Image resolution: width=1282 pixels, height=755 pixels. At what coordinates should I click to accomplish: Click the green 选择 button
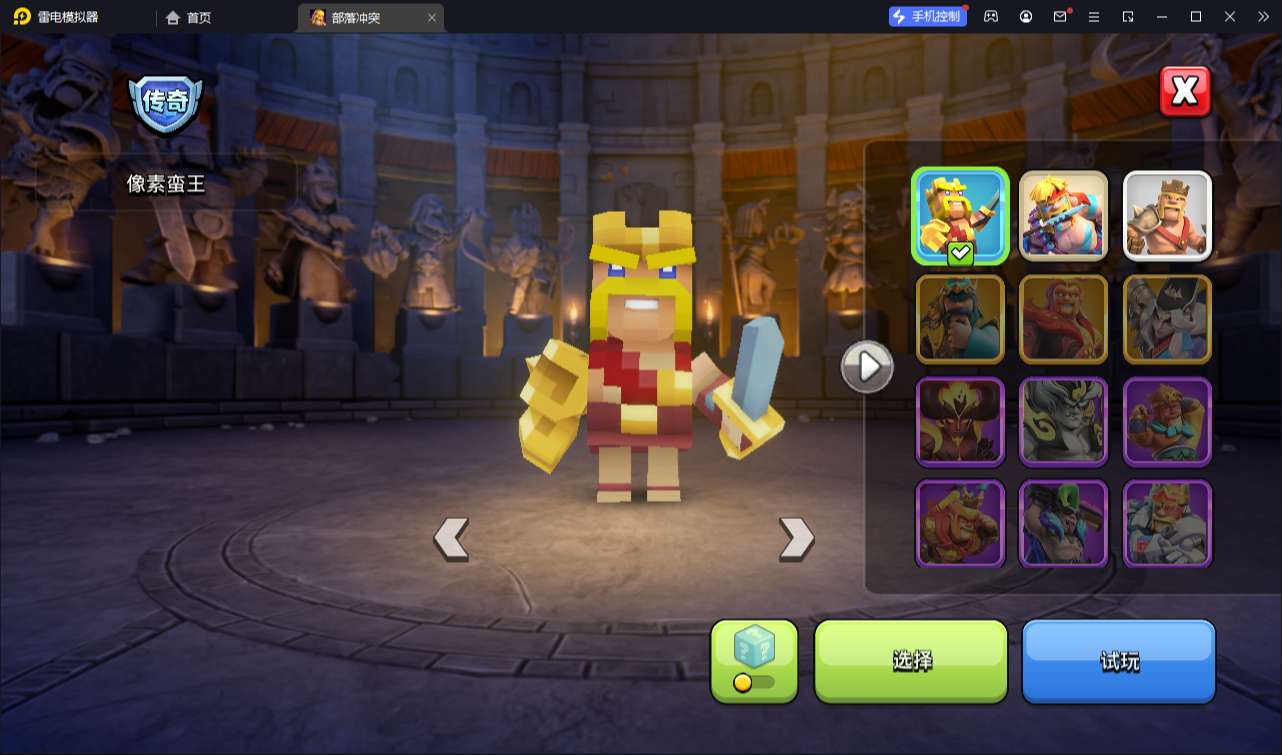click(911, 660)
